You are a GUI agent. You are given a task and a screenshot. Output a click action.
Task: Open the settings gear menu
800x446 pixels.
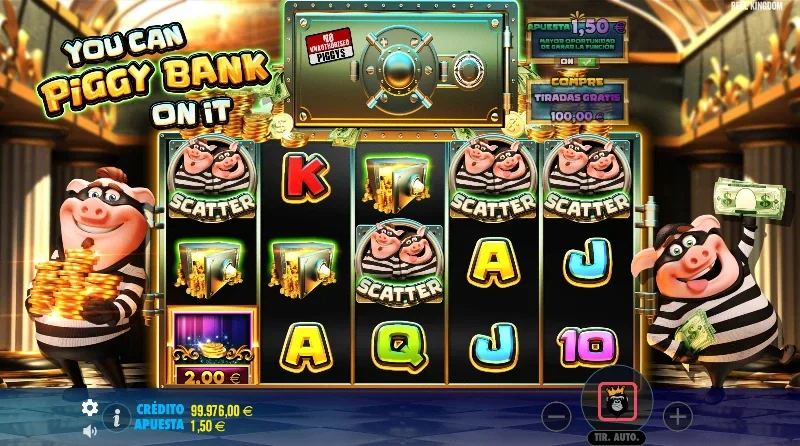90,407
